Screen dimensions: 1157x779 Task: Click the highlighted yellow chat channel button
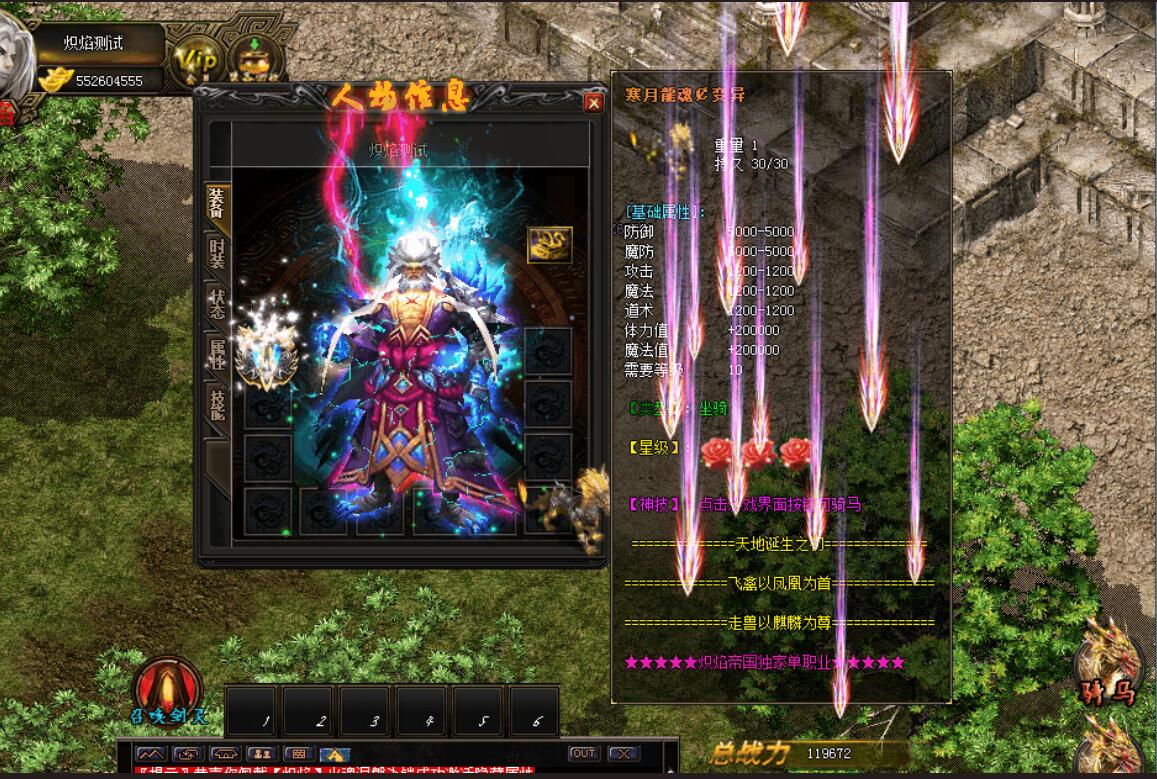pyautogui.click(x=335, y=753)
